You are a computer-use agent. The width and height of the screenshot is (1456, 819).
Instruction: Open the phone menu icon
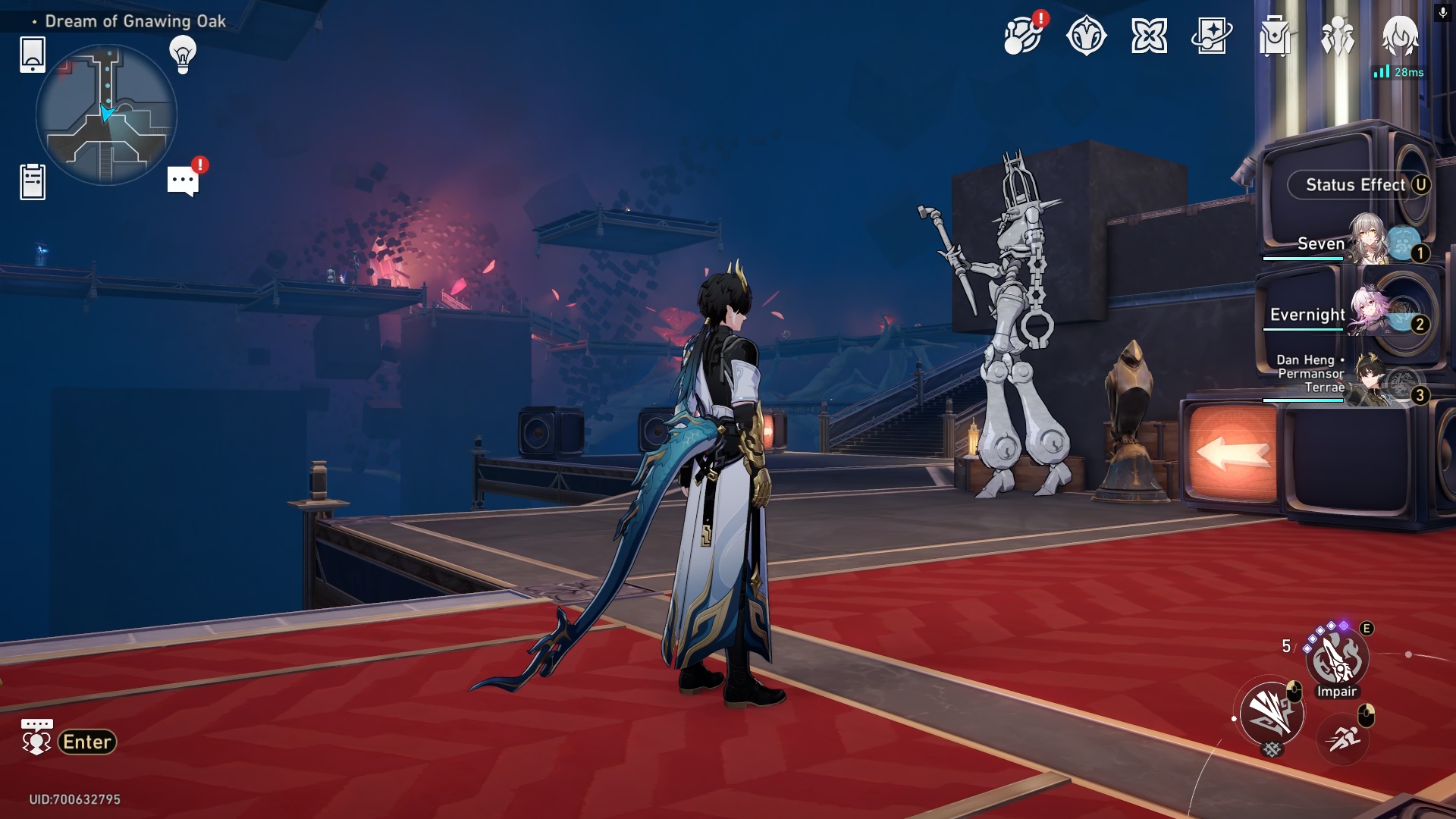click(x=33, y=55)
